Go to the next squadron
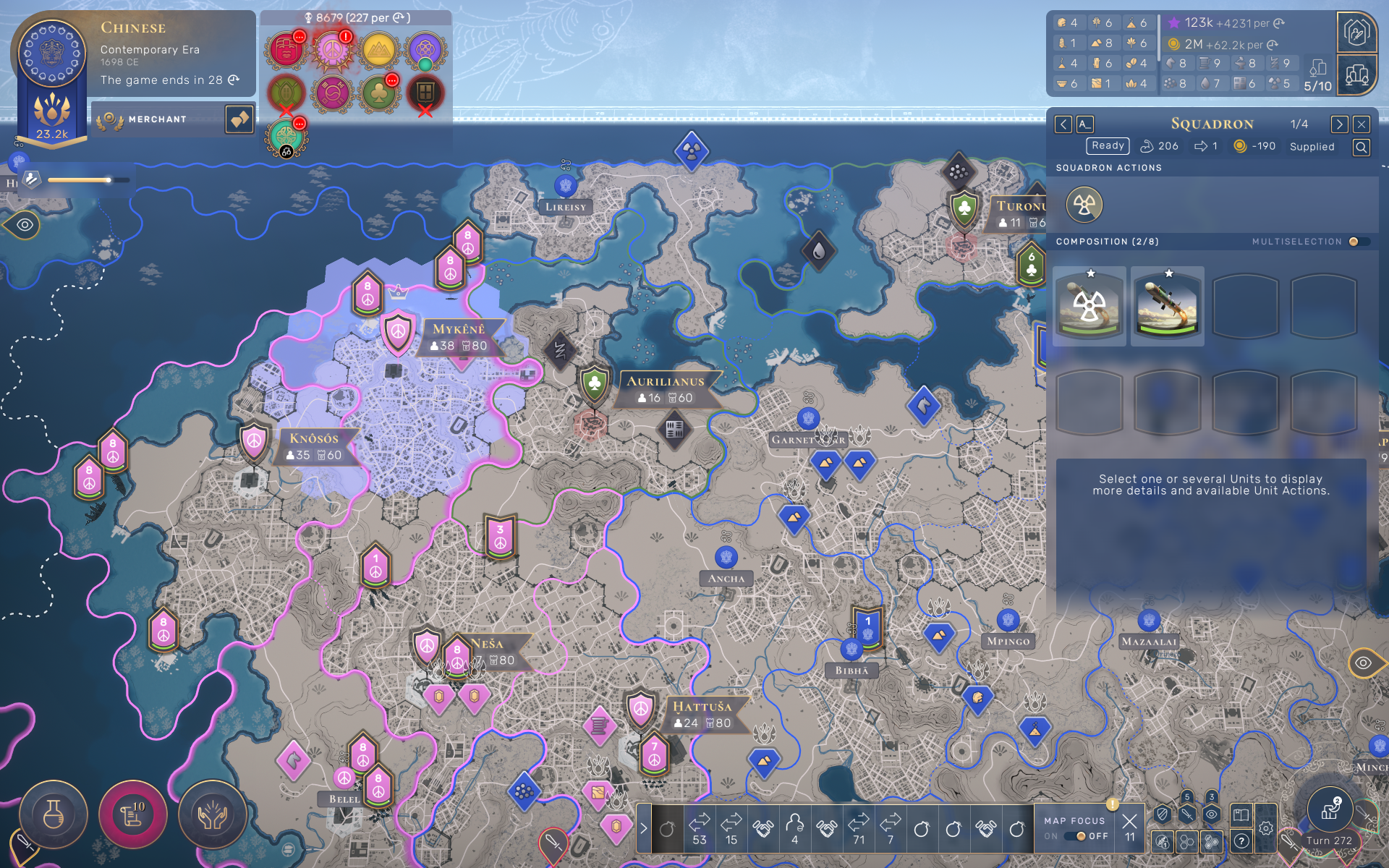1389x868 pixels. point(1339,124)
